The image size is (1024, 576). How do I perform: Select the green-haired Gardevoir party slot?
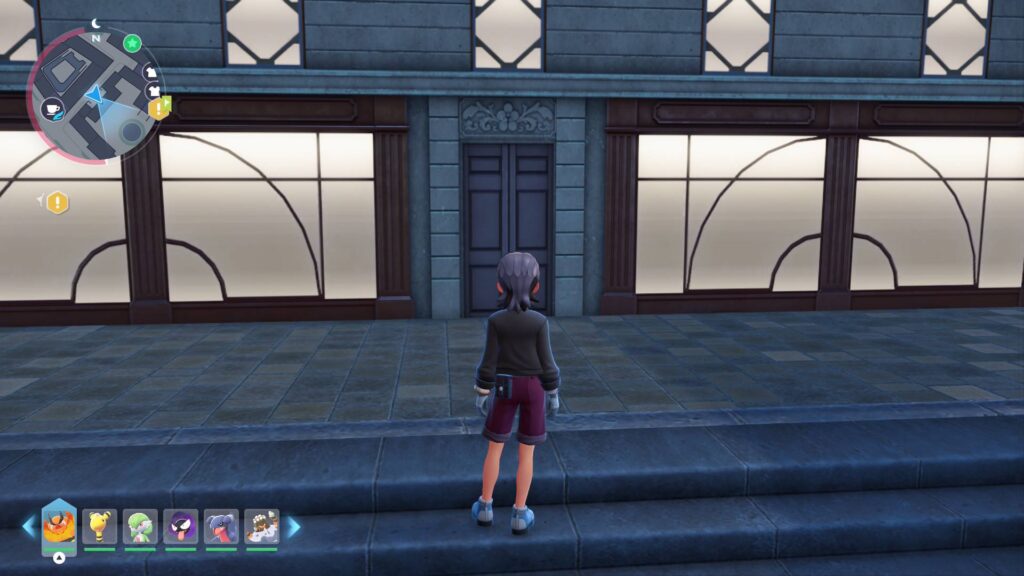tap(140, 526)
